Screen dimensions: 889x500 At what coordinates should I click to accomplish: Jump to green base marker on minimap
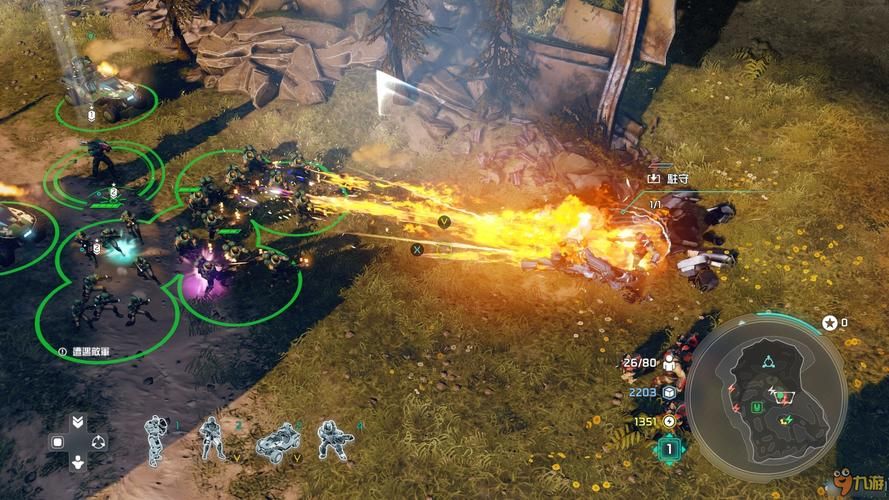pyautogui.click(x=759, y=407)
